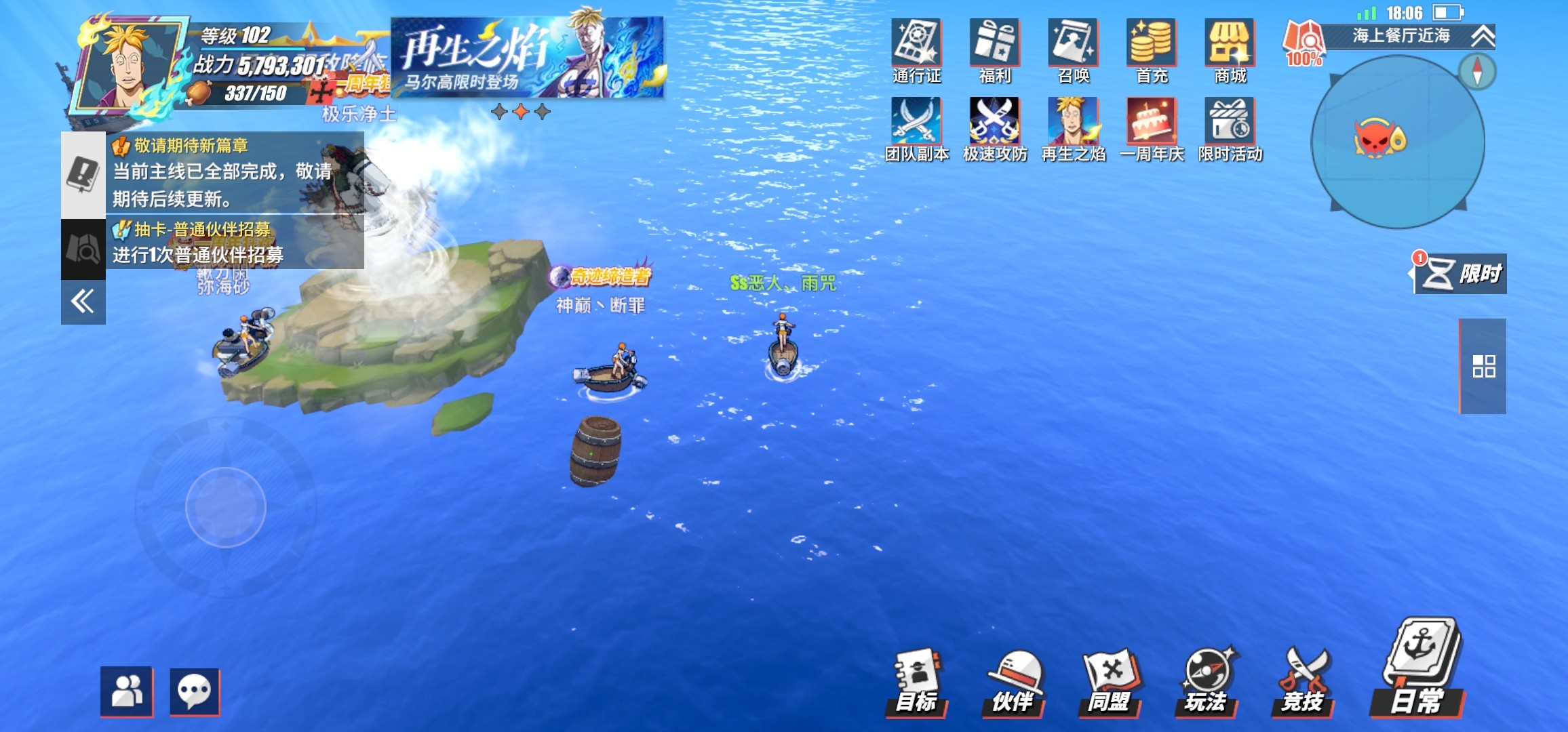1568x732 pixels.
Task: Tap the 再生之焰 Marco event banner
Action: pyautogui.click(x=528, y=58)
